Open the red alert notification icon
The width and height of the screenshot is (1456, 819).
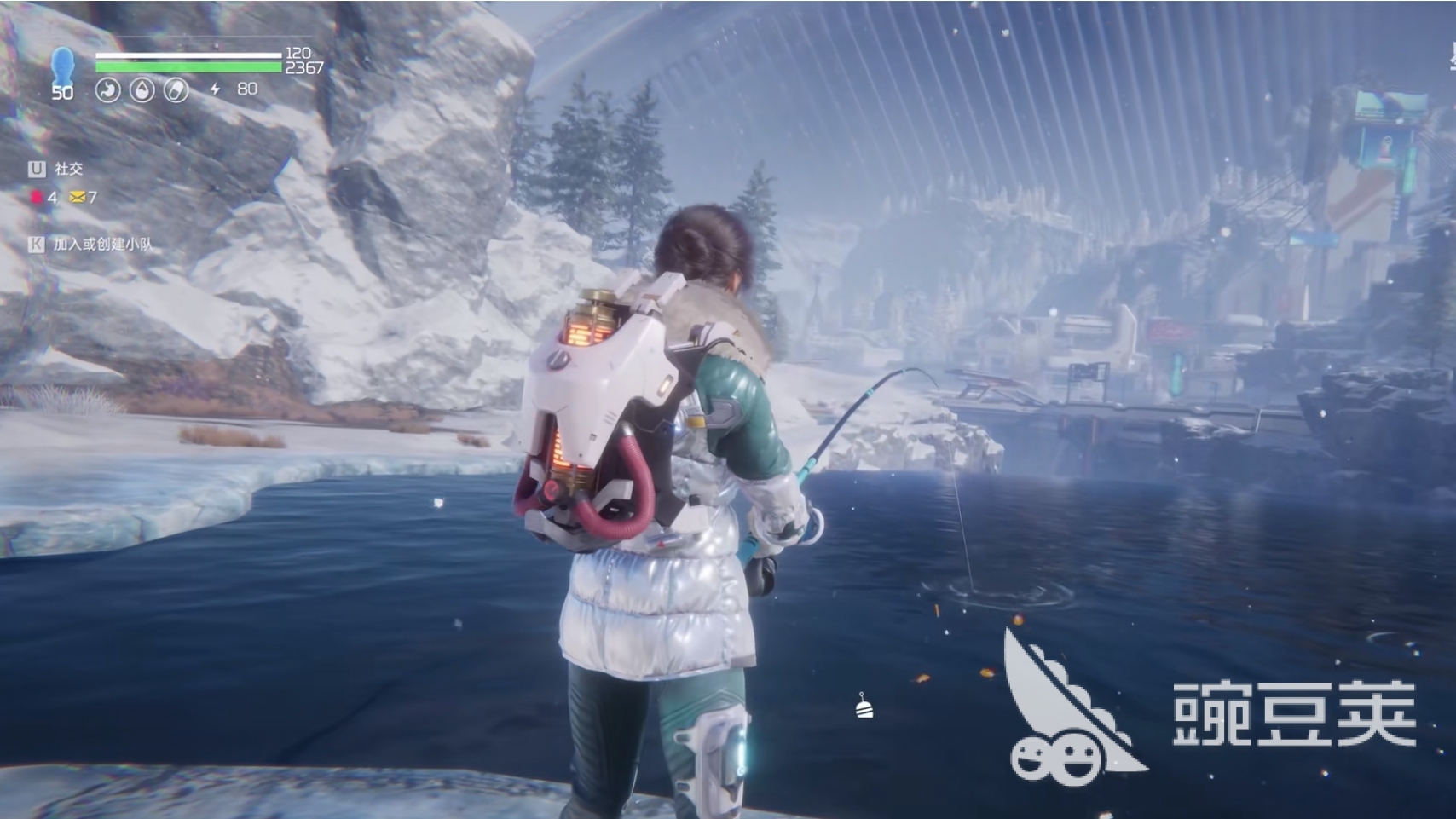37,198
